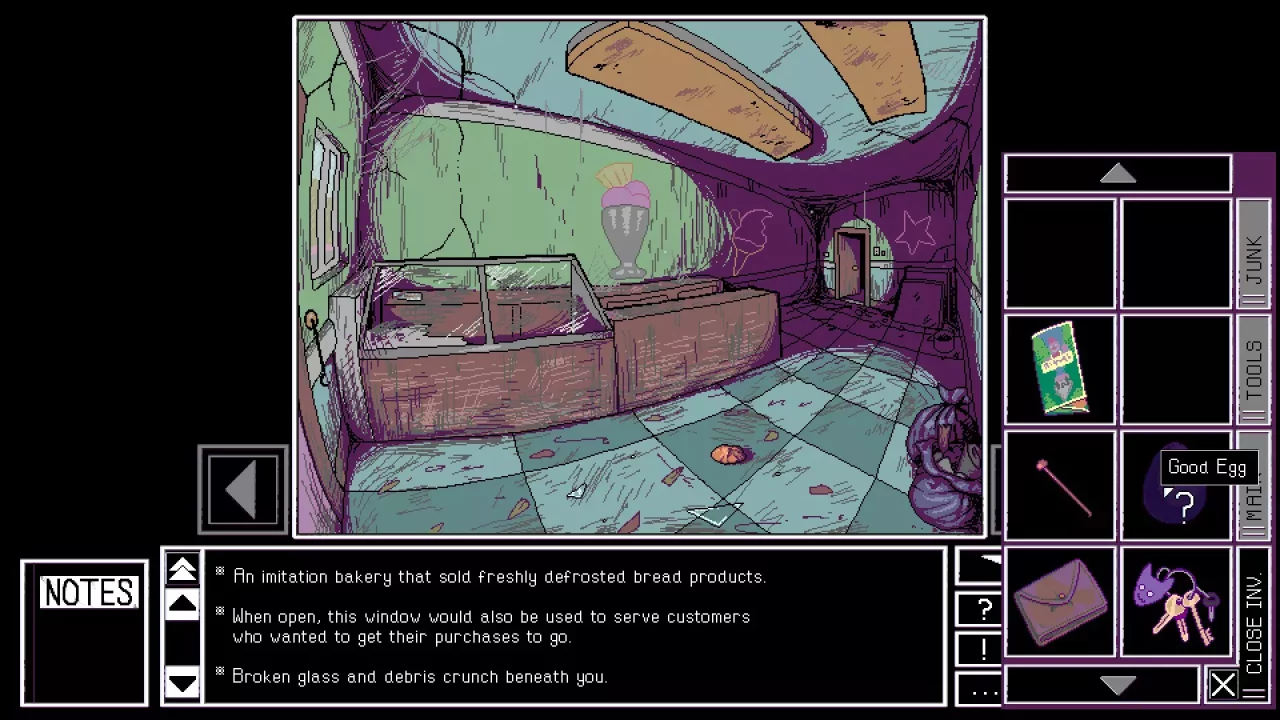
Task: Jump to top of text log
Action: [182, 570]
